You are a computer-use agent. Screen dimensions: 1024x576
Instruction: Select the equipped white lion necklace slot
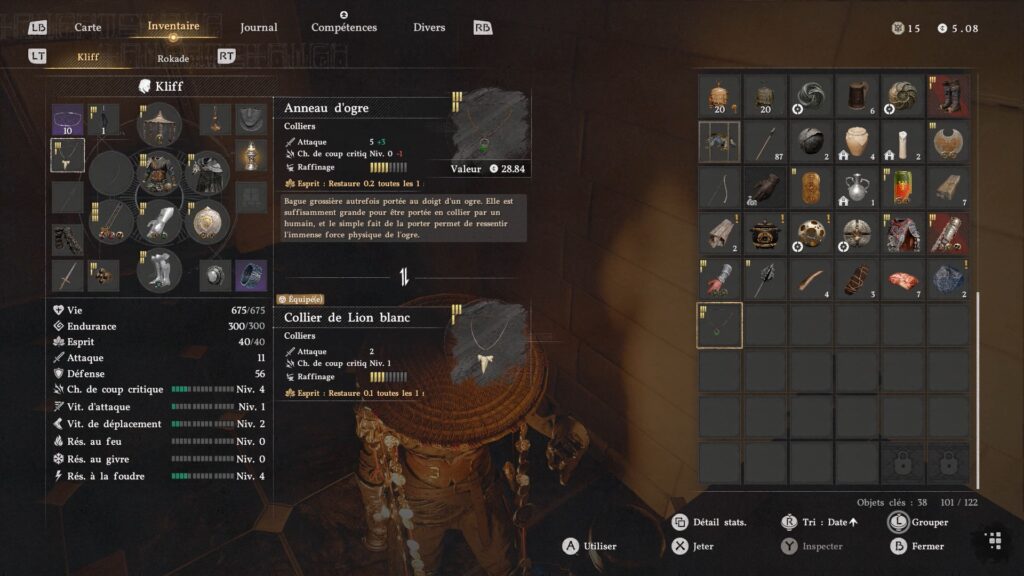(68, 155)
